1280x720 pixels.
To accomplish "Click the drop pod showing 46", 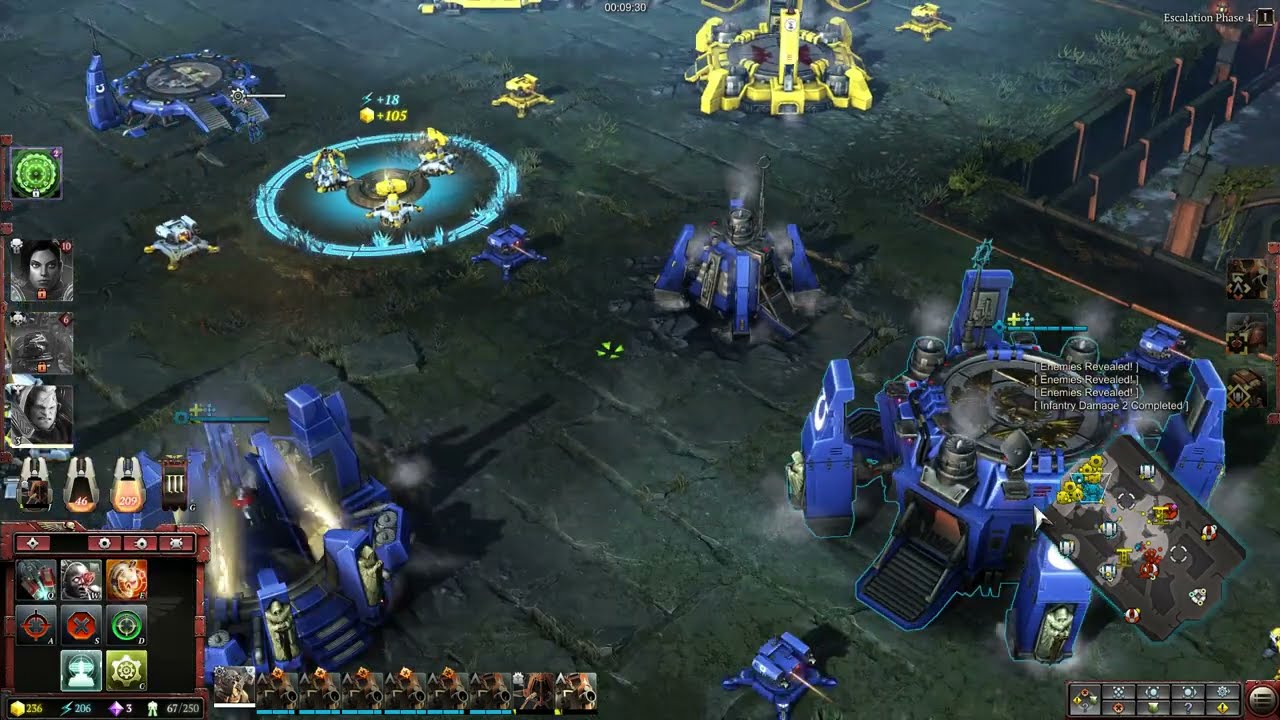I will [82, 483].
